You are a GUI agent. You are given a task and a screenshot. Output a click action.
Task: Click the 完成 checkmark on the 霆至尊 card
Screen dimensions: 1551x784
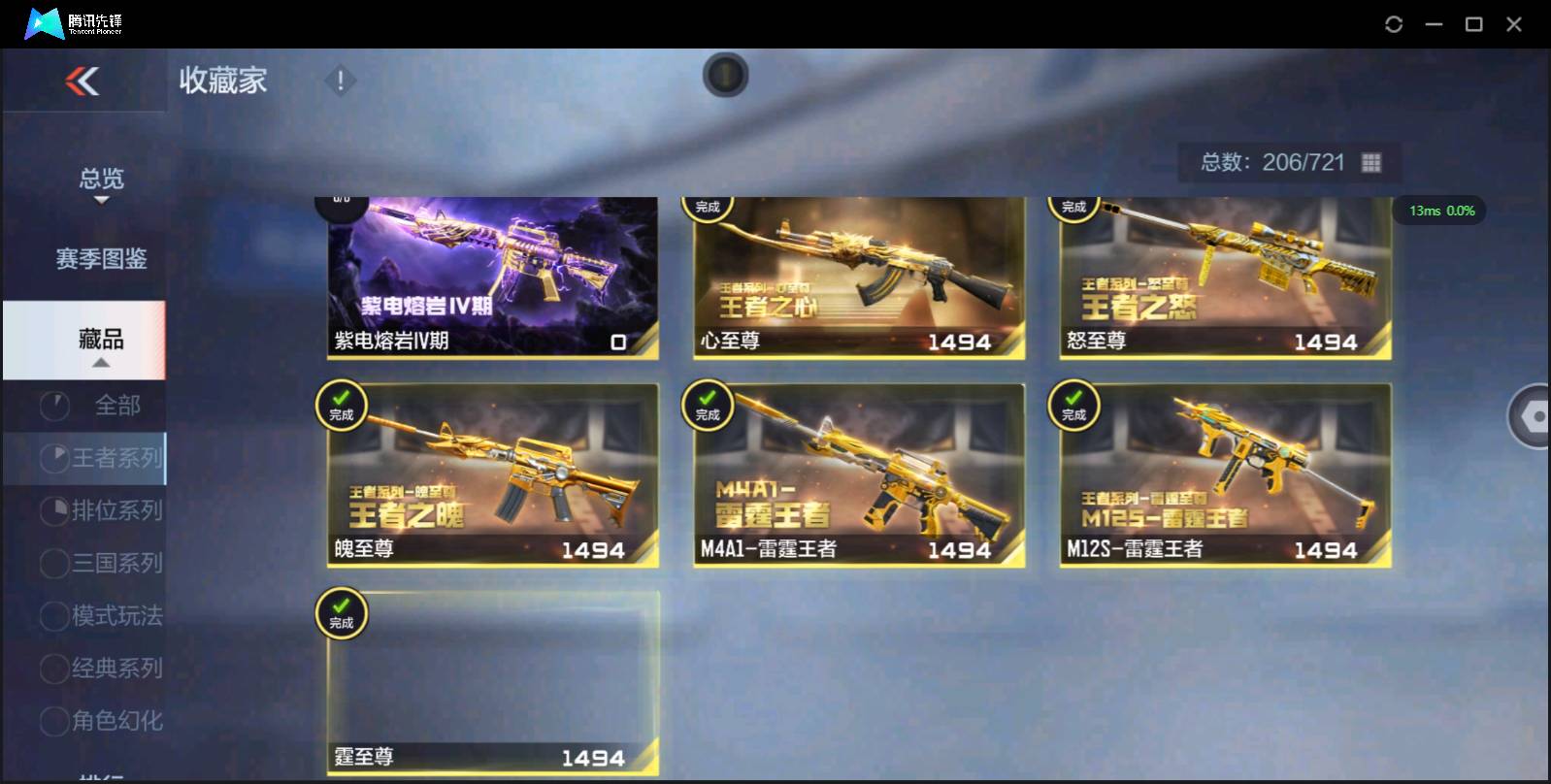click(342, 611)
